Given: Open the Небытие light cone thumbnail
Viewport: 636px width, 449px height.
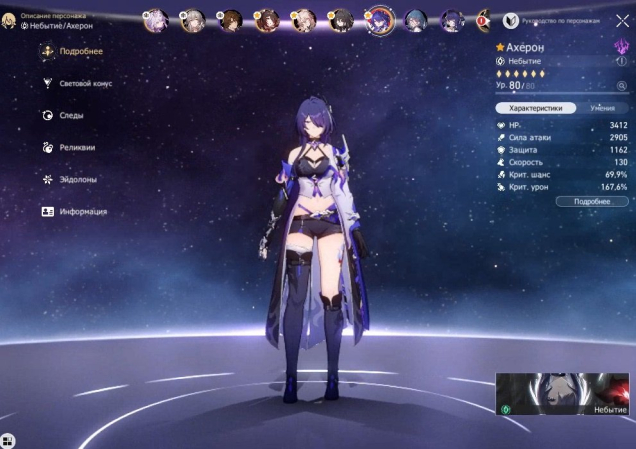Looking at the screenshot, I should [x=563, y=393].
